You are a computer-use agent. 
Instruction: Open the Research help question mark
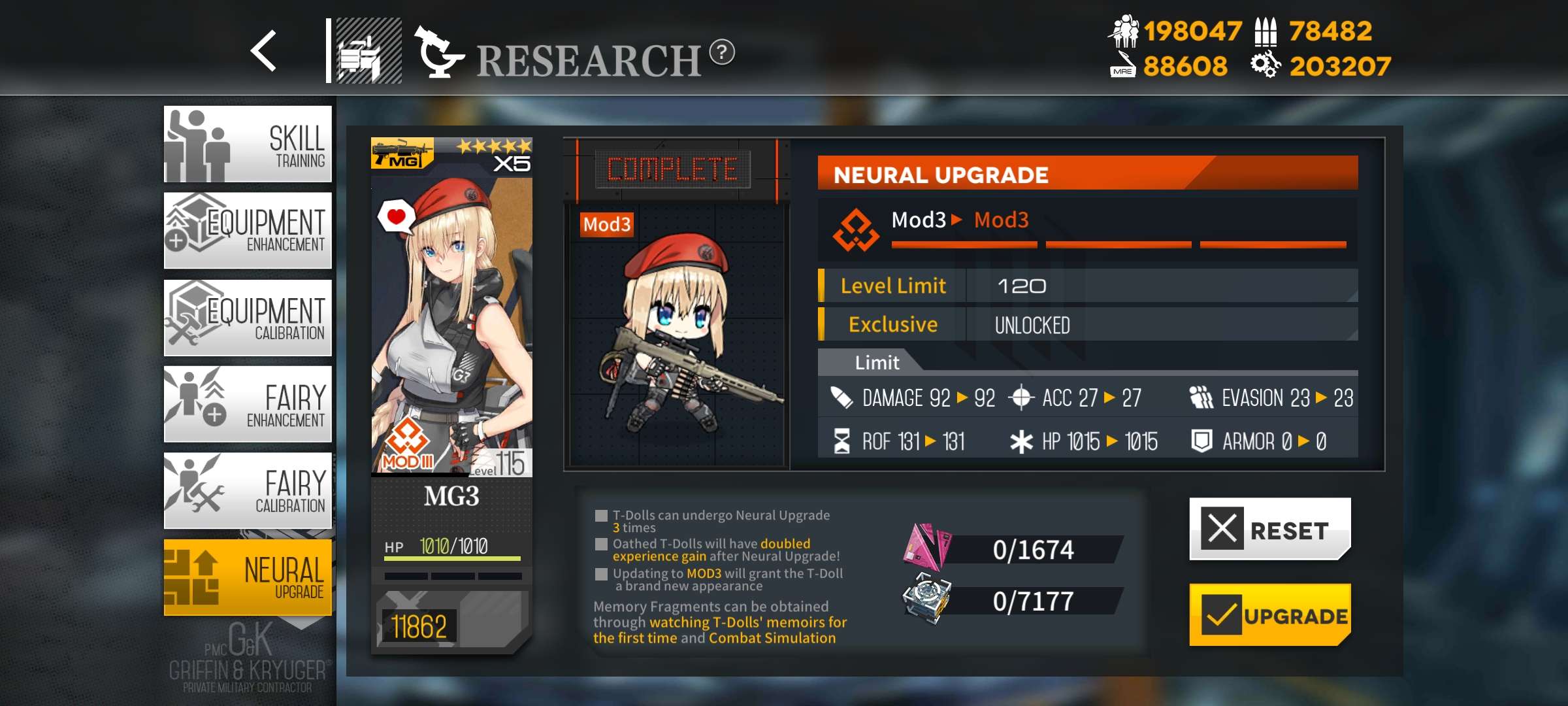coord(722,52)
